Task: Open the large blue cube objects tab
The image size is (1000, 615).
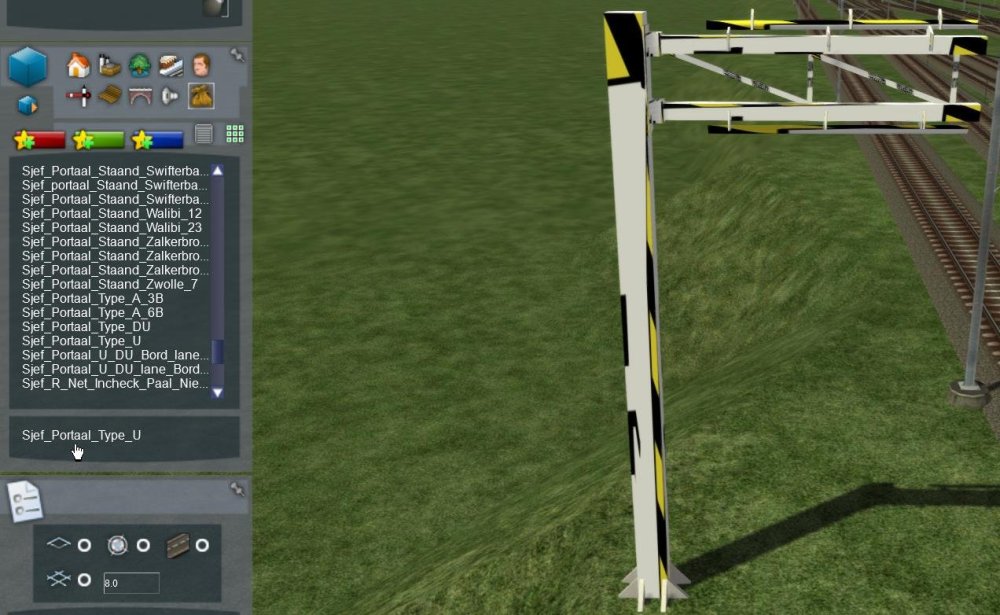Action: click(28, 66)
